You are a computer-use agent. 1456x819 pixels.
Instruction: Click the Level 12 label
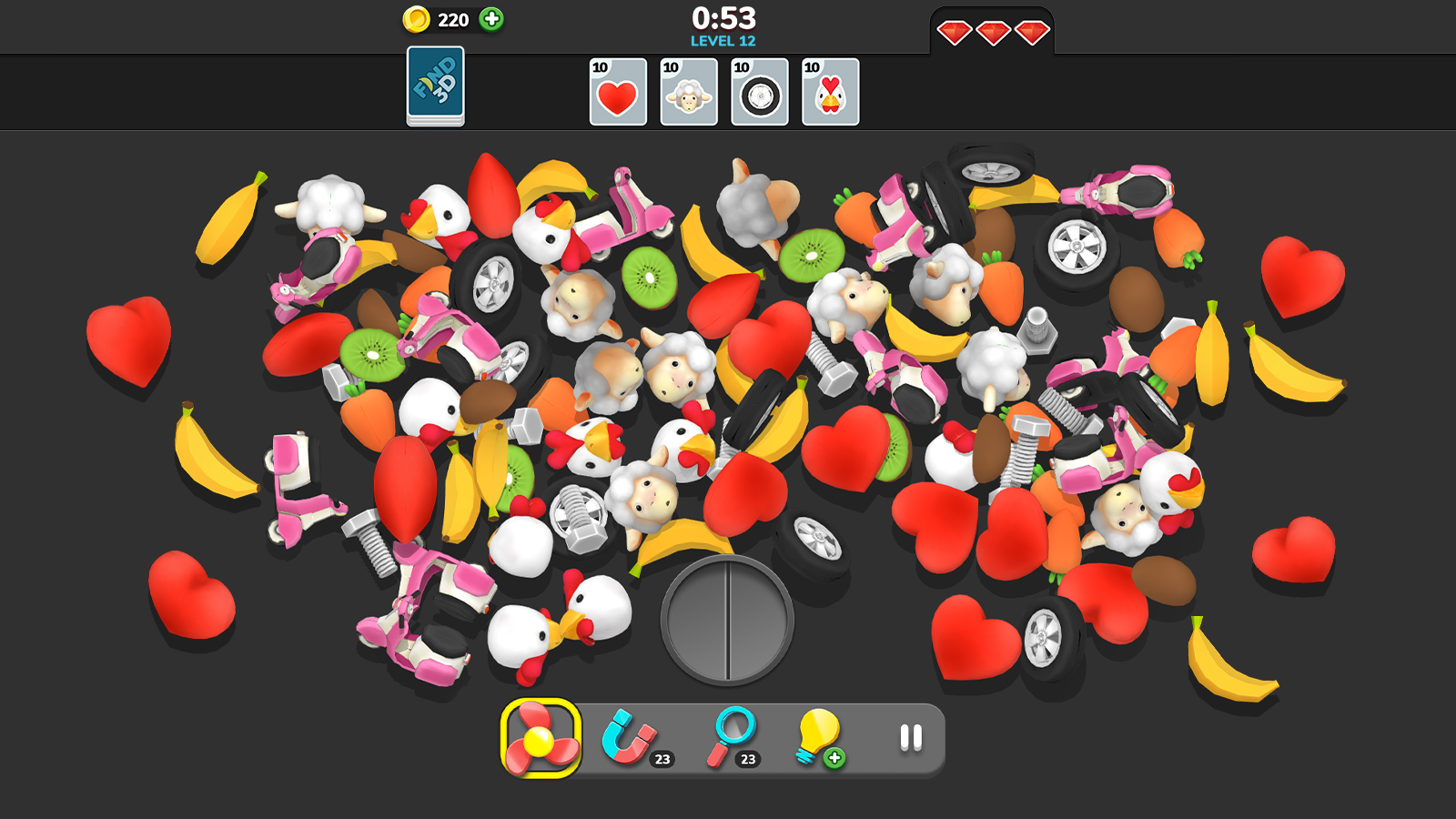pos(723,40)
